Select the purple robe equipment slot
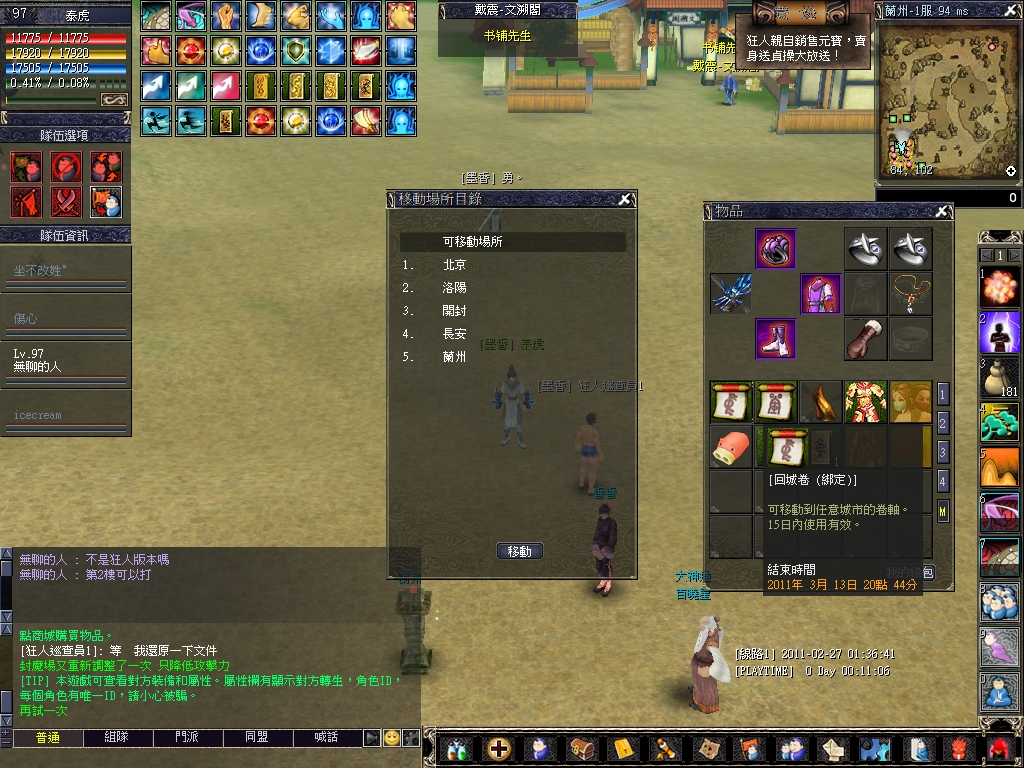This screenshot has width=1024, height=768. coord(820,294)
